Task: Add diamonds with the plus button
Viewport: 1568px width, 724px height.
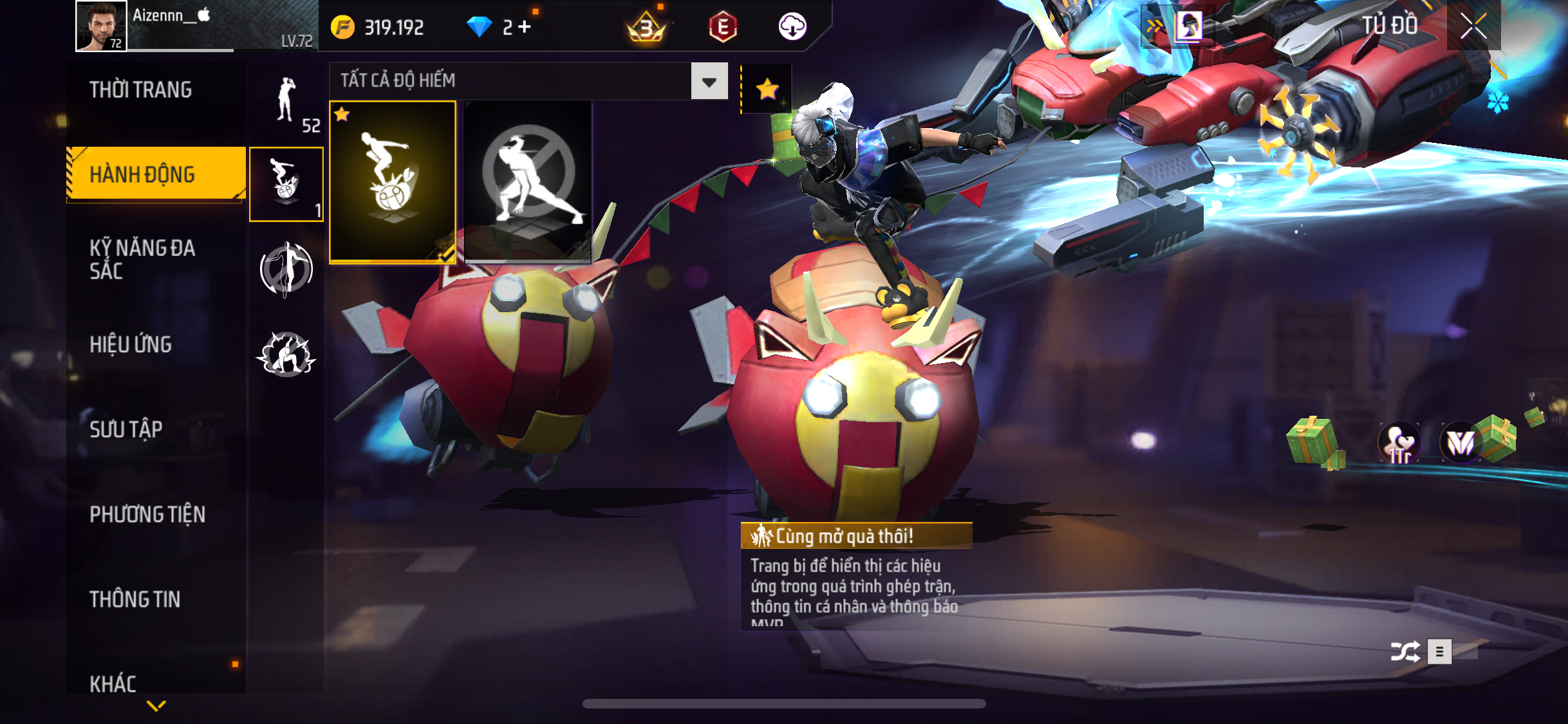Action: [525, 26]
